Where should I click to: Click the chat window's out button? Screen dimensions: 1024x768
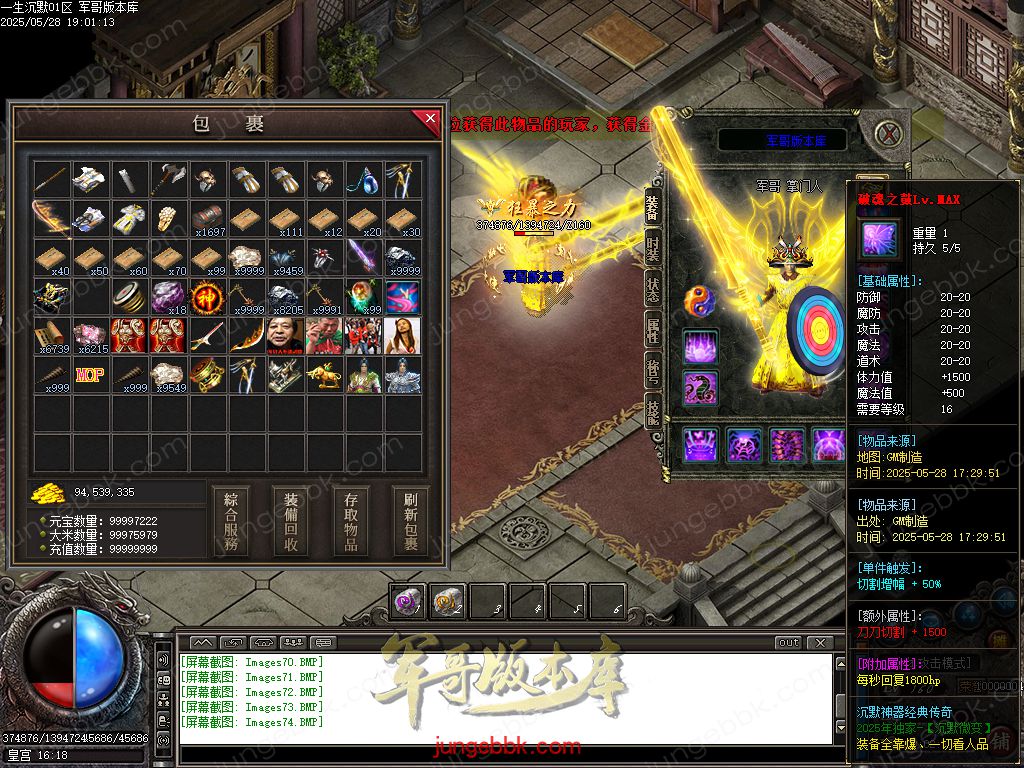pyautogui.click(x=788, y=642)
